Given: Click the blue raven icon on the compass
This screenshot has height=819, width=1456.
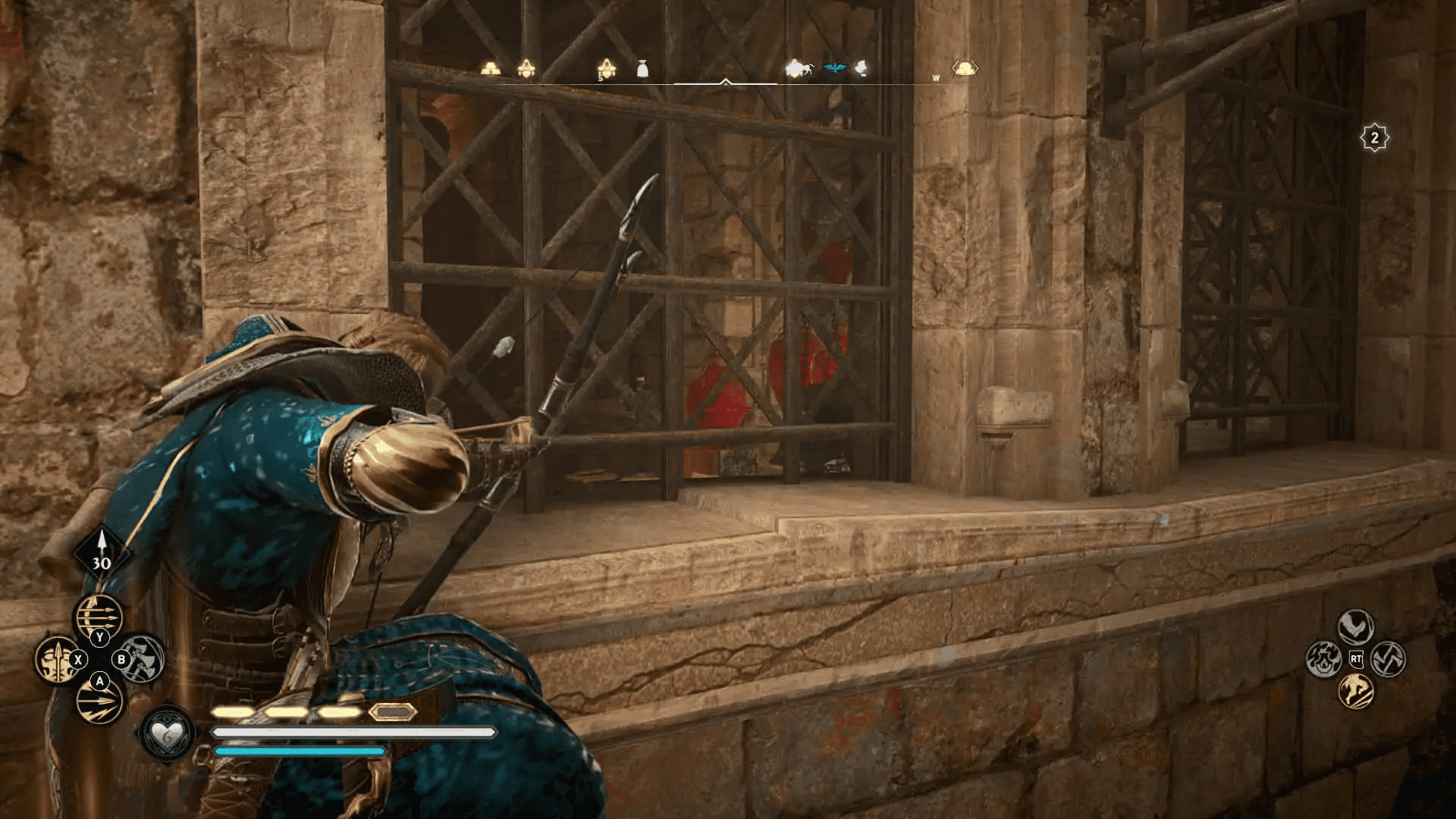Looking at the screenshot, I should [x=836, y=66].
